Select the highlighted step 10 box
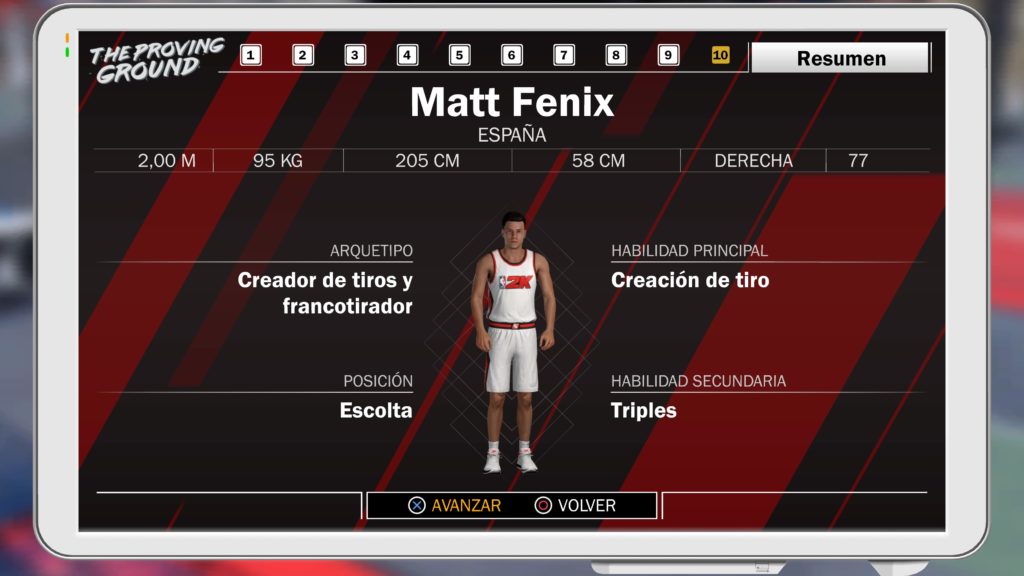 (720, 56)
